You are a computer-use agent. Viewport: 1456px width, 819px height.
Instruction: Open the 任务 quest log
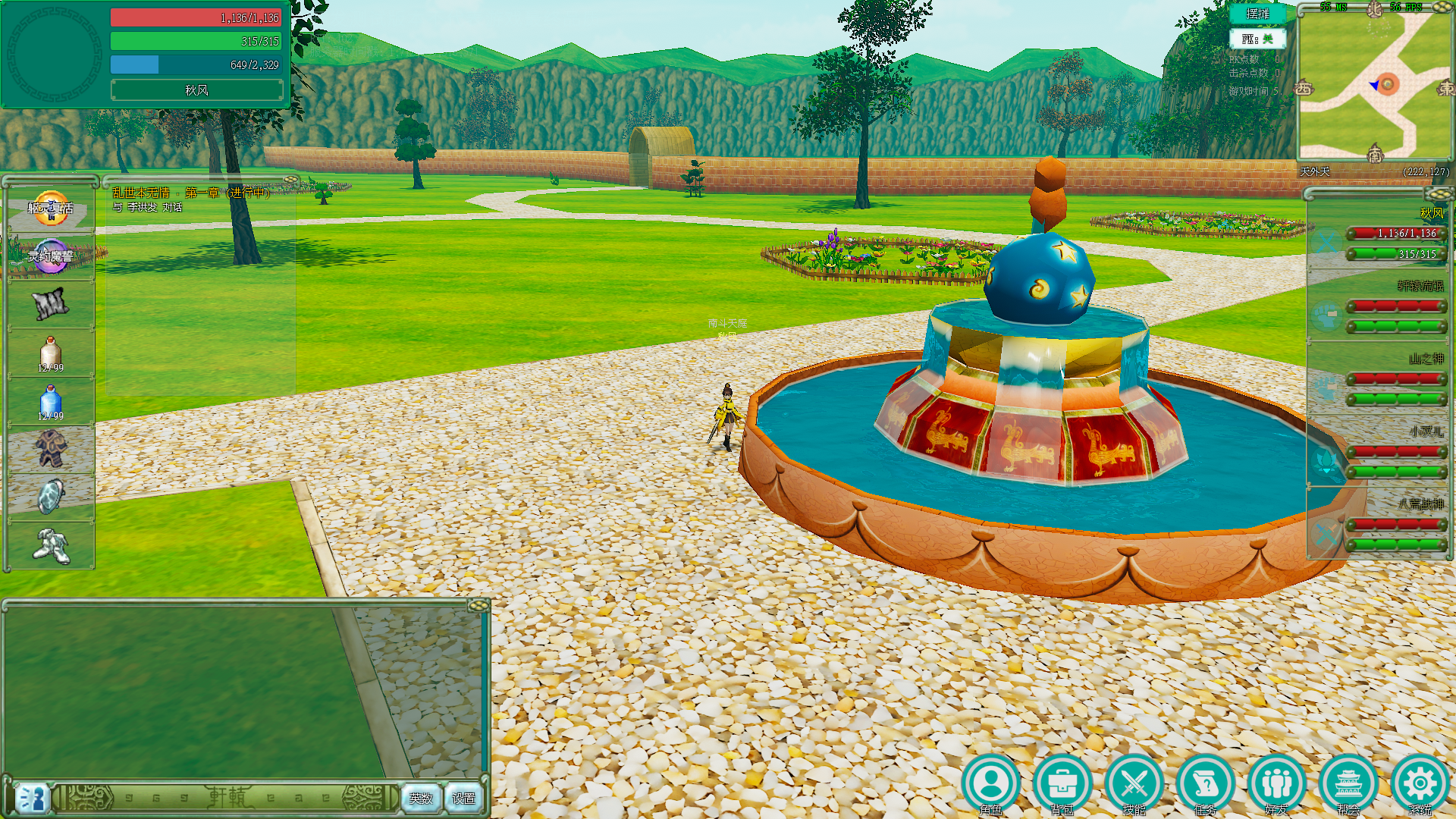(x=1205, y=784)
